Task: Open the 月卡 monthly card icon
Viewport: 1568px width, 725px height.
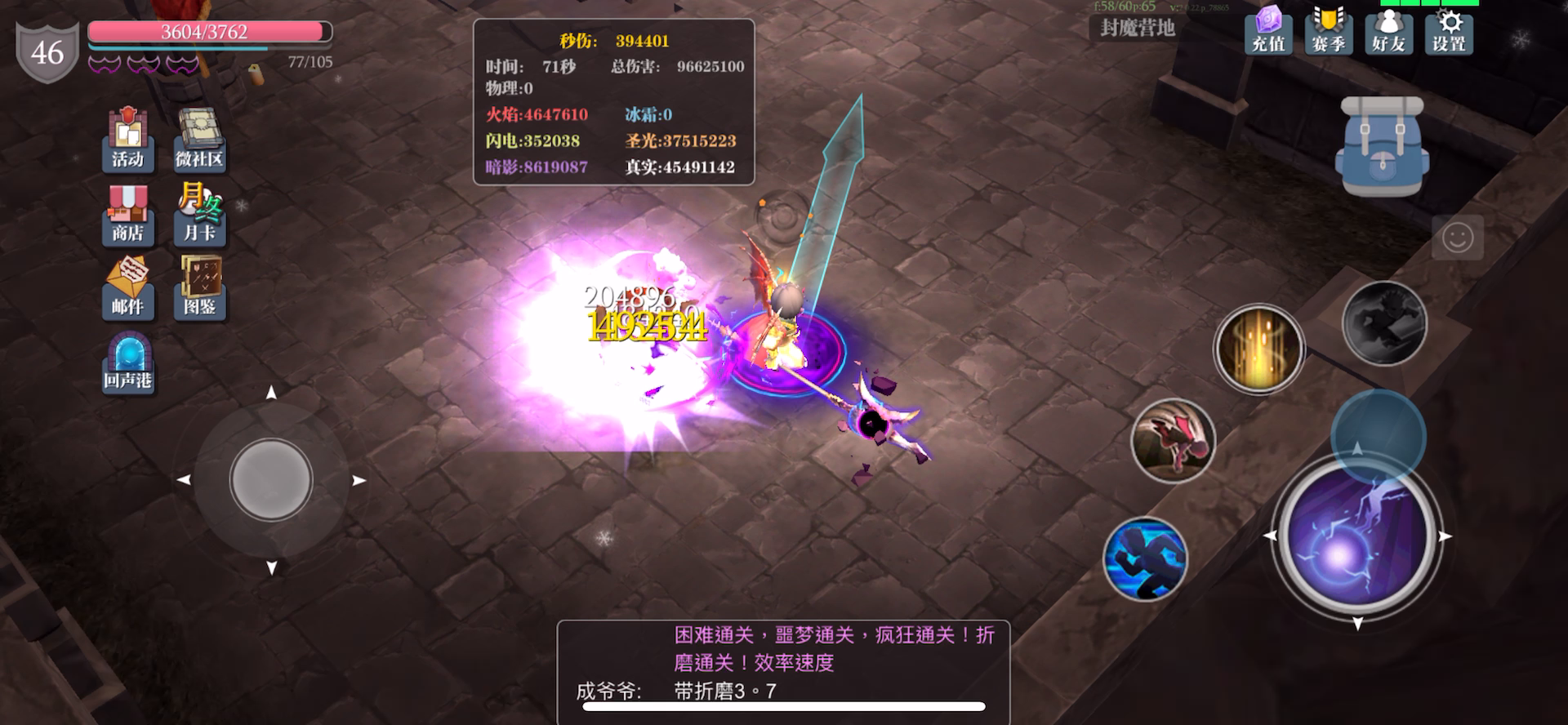Action: click(x=199, y=215)
